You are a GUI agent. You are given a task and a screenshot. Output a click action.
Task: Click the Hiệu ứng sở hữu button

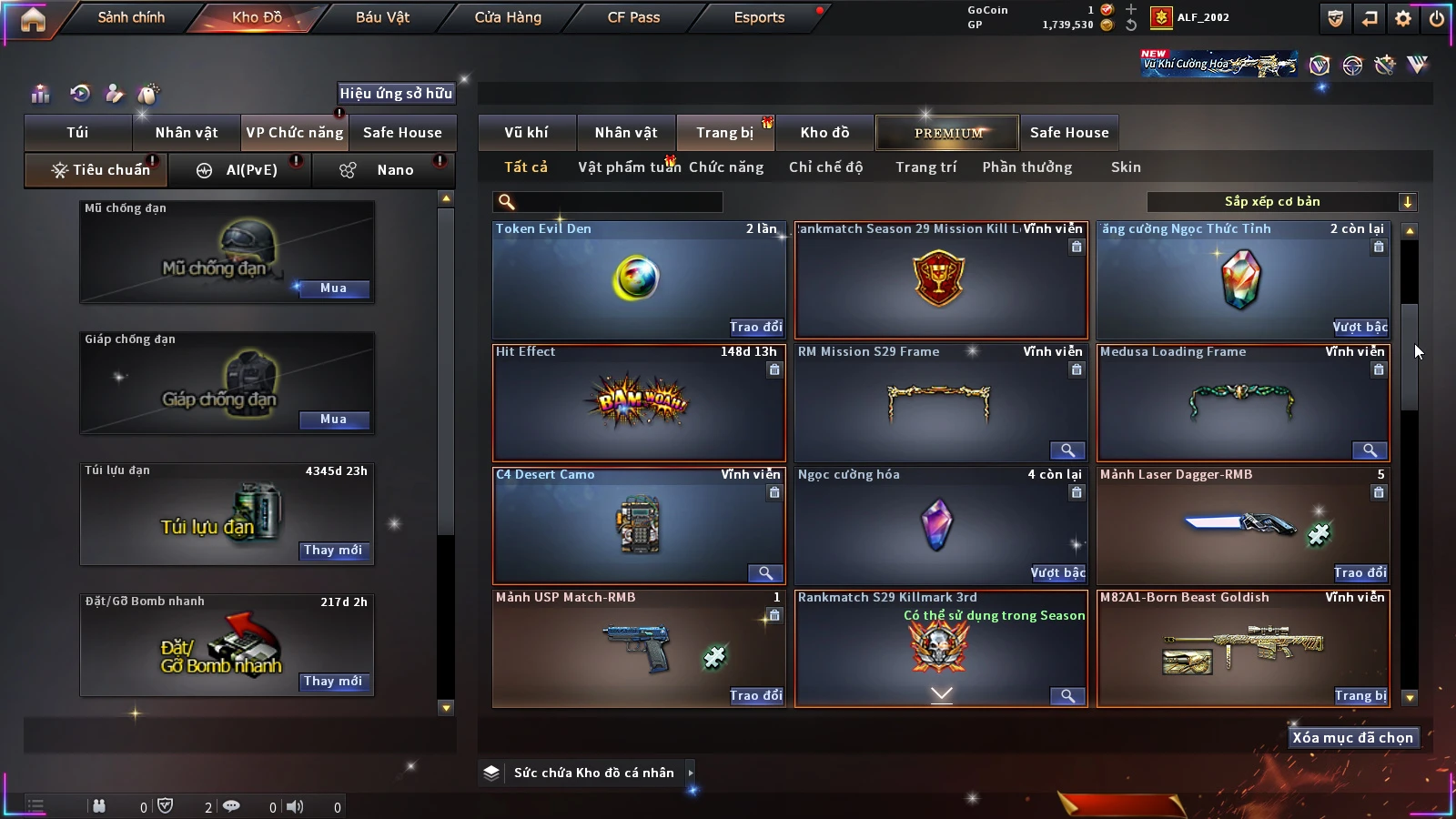[396, 93]
